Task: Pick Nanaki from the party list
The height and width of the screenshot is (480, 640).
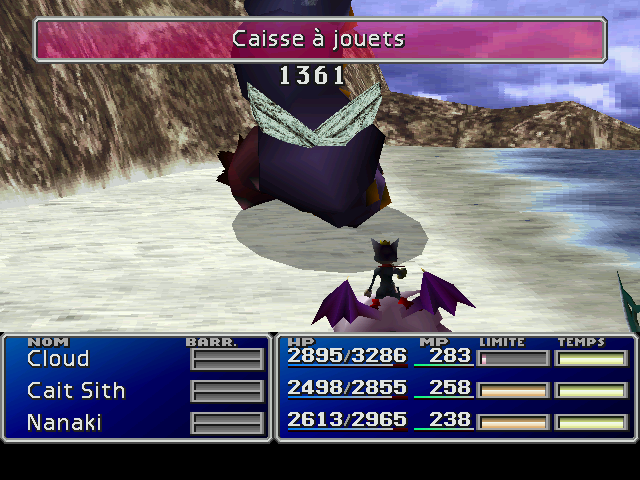Action: pos(64,423)
